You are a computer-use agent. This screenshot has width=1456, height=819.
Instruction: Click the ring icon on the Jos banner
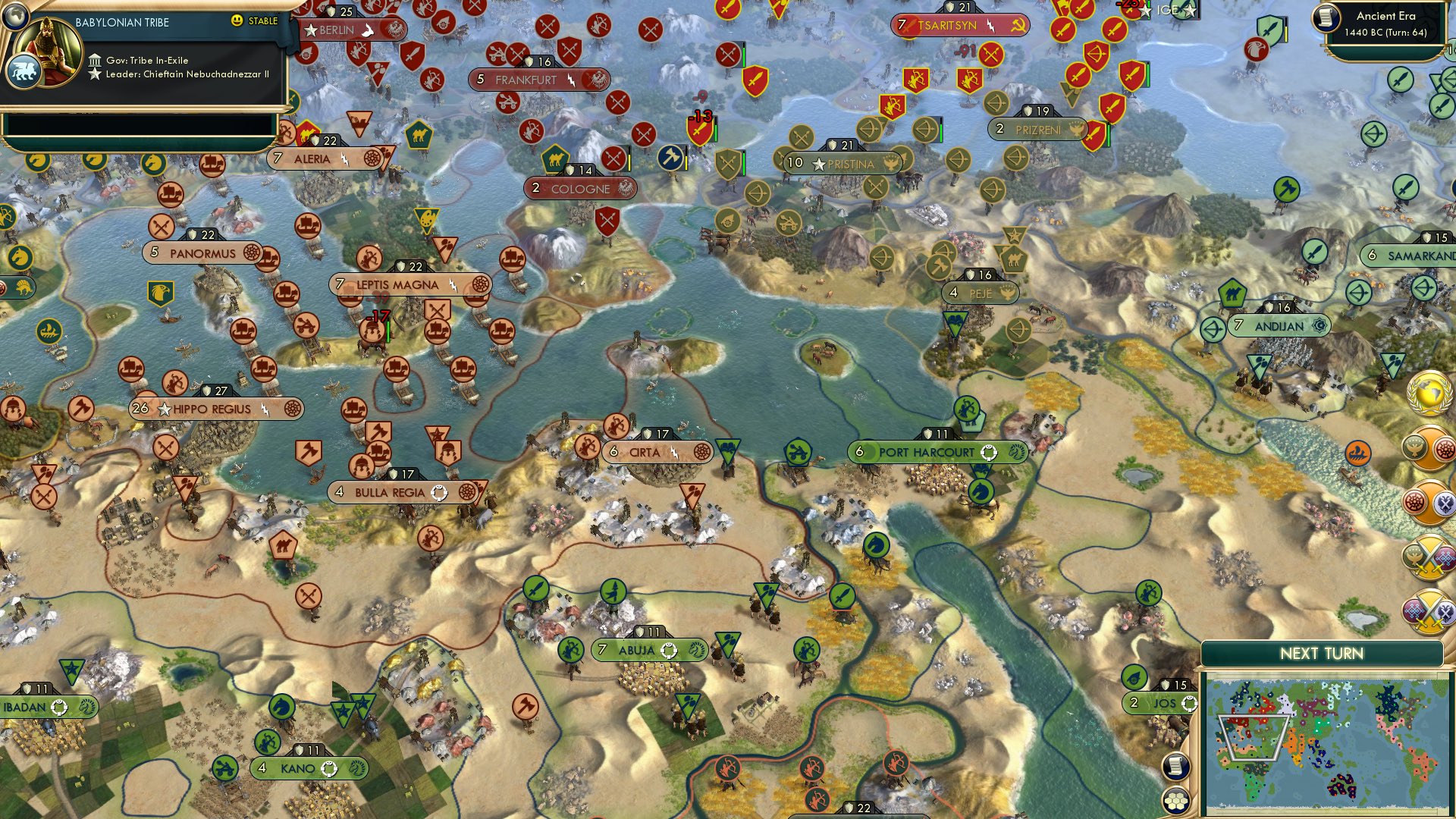[x=1190, y=704]
